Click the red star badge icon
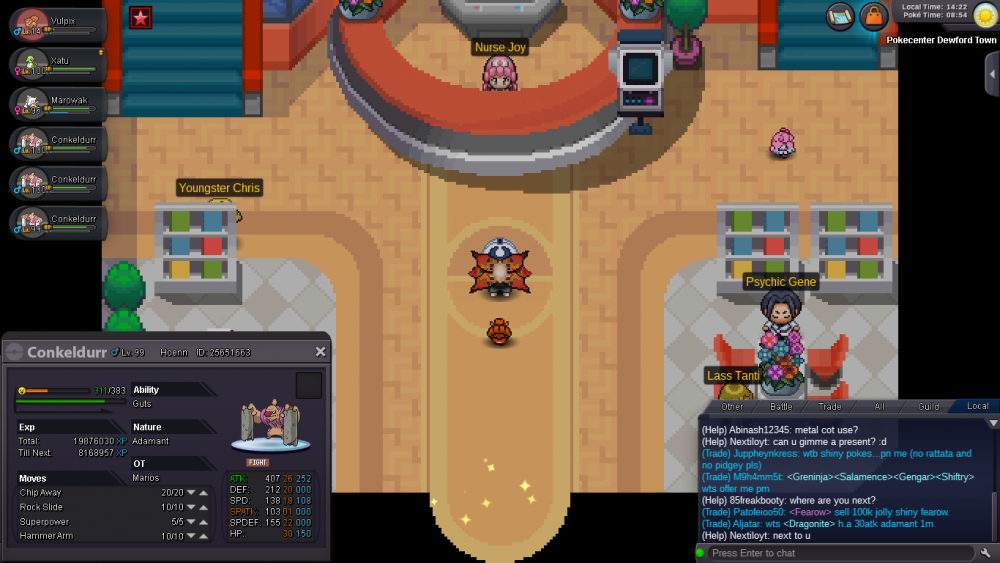This screenshot has width=1000, height=563. pyautogui.click(x=141, y=16)
